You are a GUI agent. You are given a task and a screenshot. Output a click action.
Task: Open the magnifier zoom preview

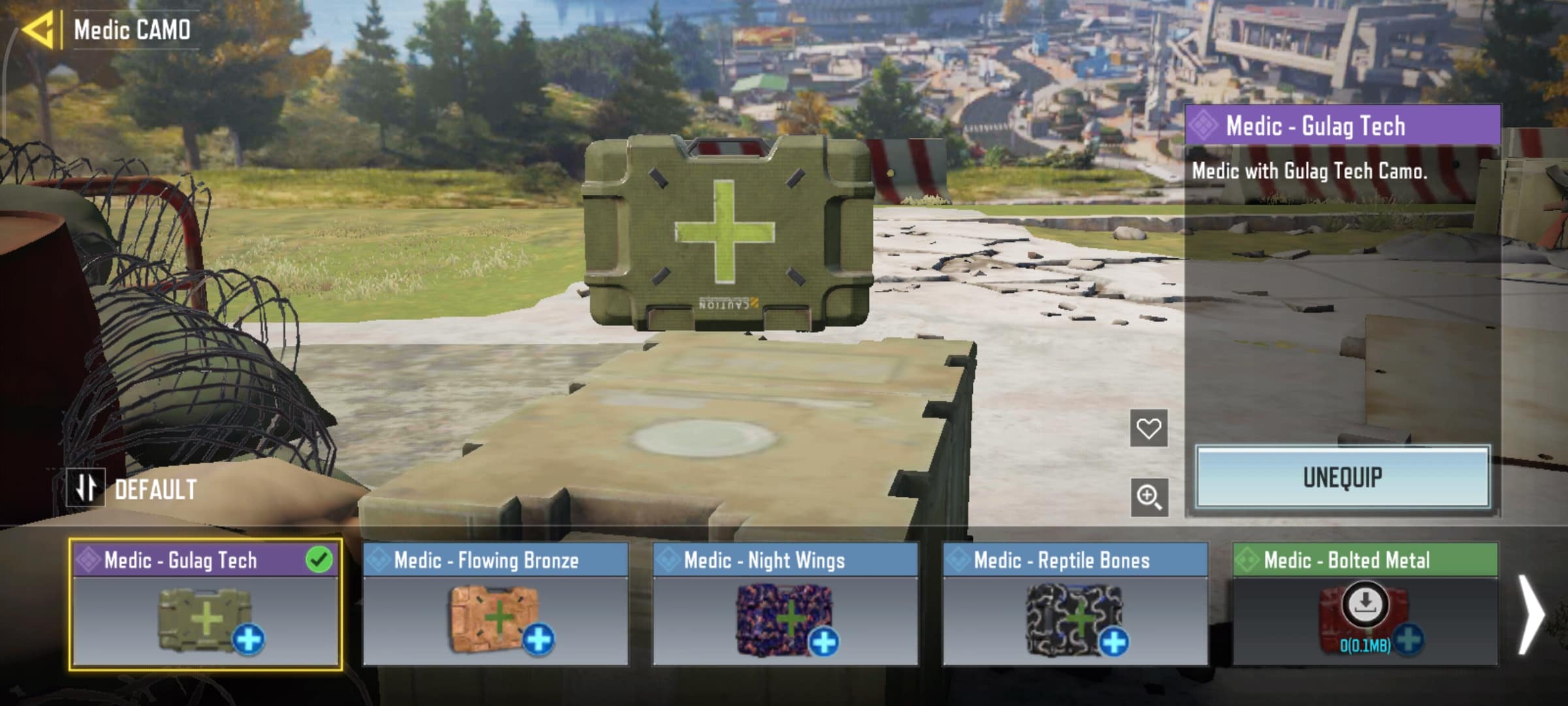coord(1149,497)
